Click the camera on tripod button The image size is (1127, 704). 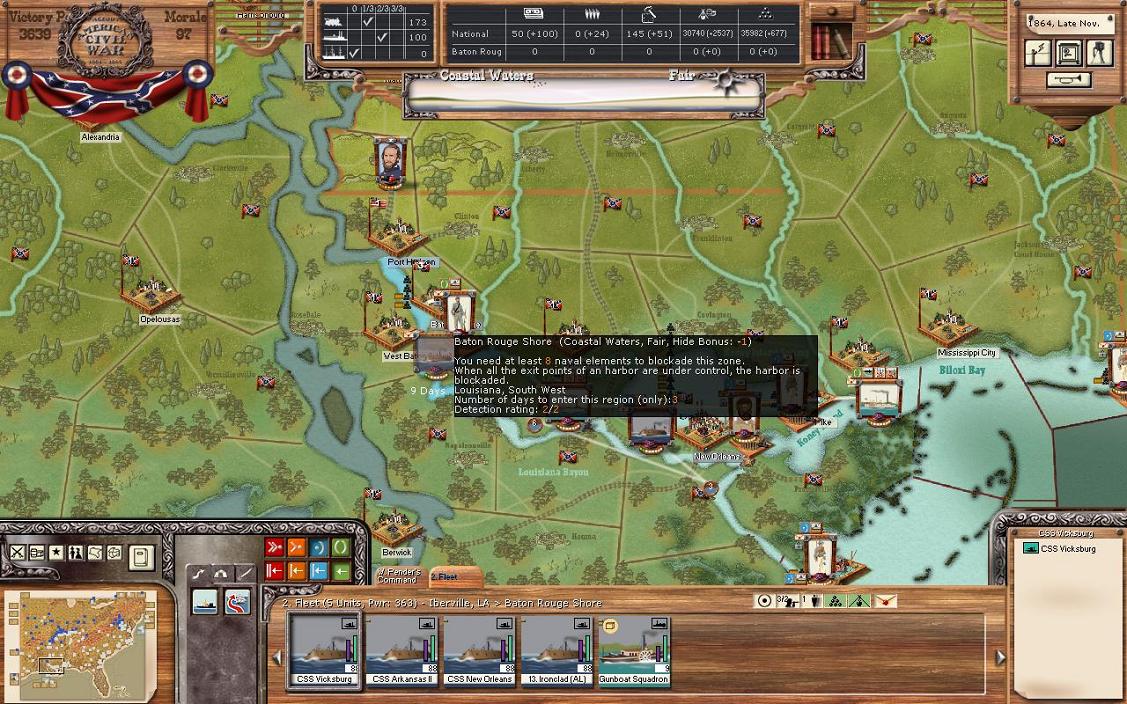1099,53
